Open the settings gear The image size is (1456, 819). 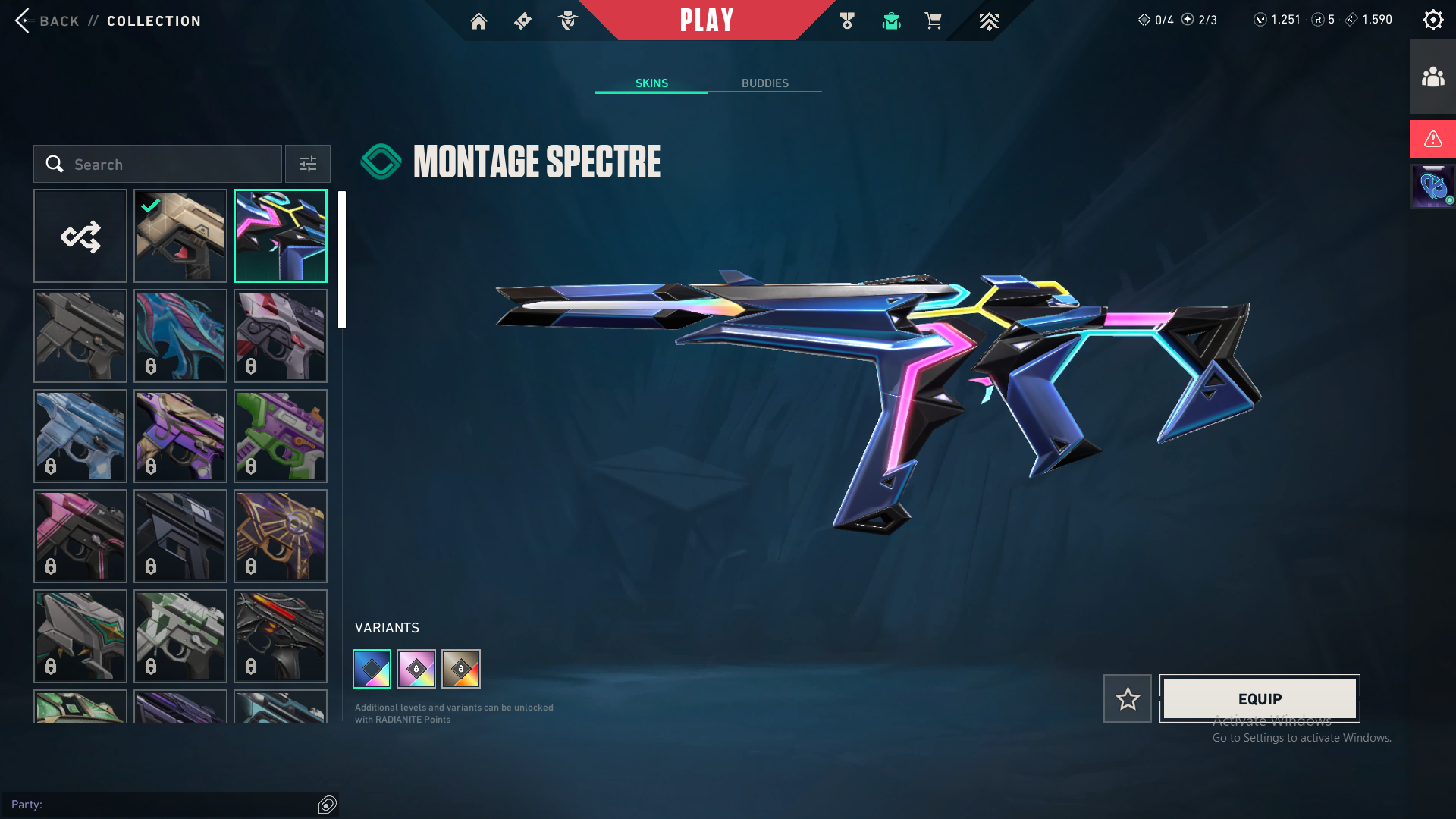(1432, 20)
